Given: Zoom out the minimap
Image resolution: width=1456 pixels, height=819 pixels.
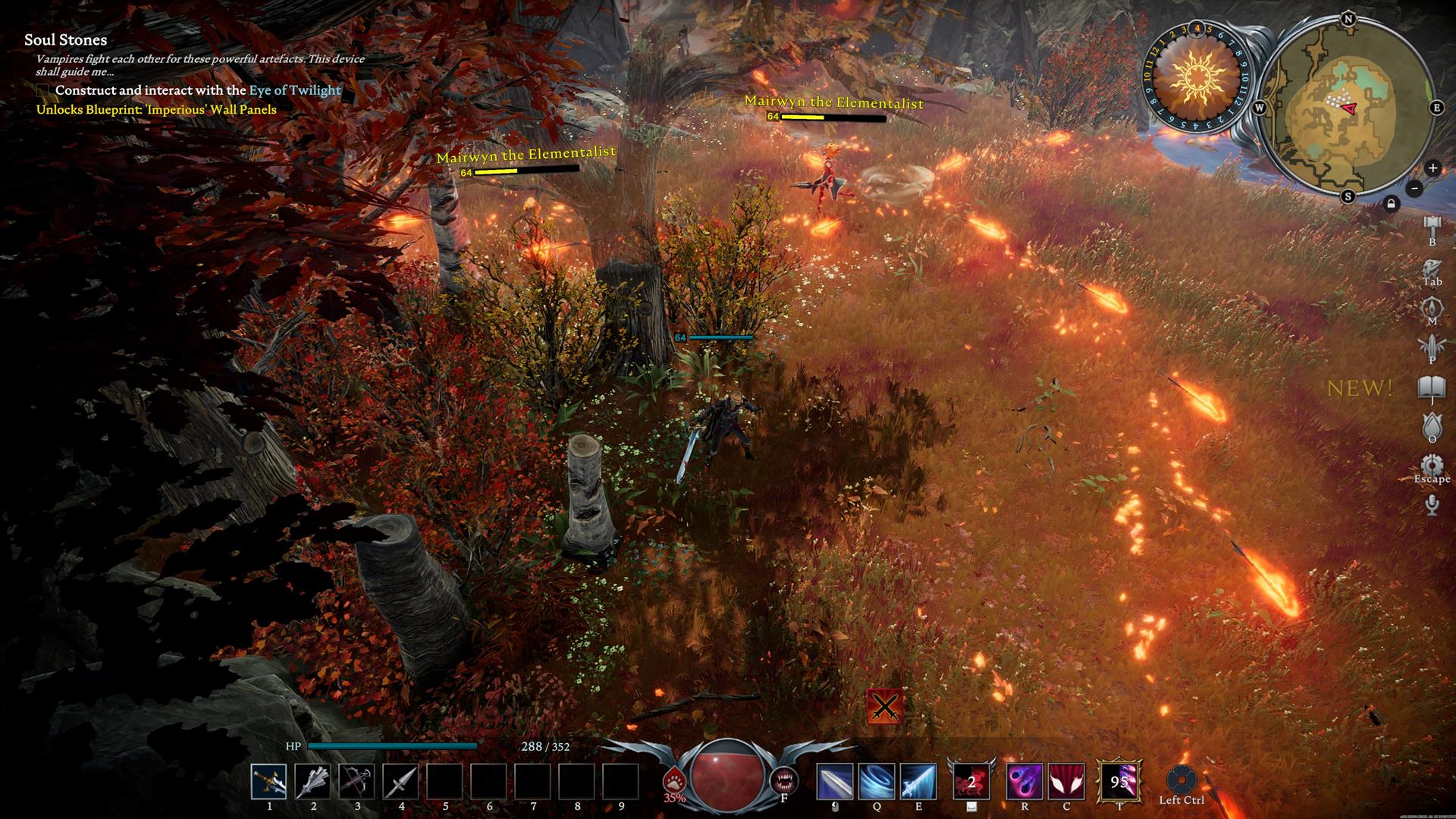Looking at the screenshot, I should click(x=1414, y=188).
